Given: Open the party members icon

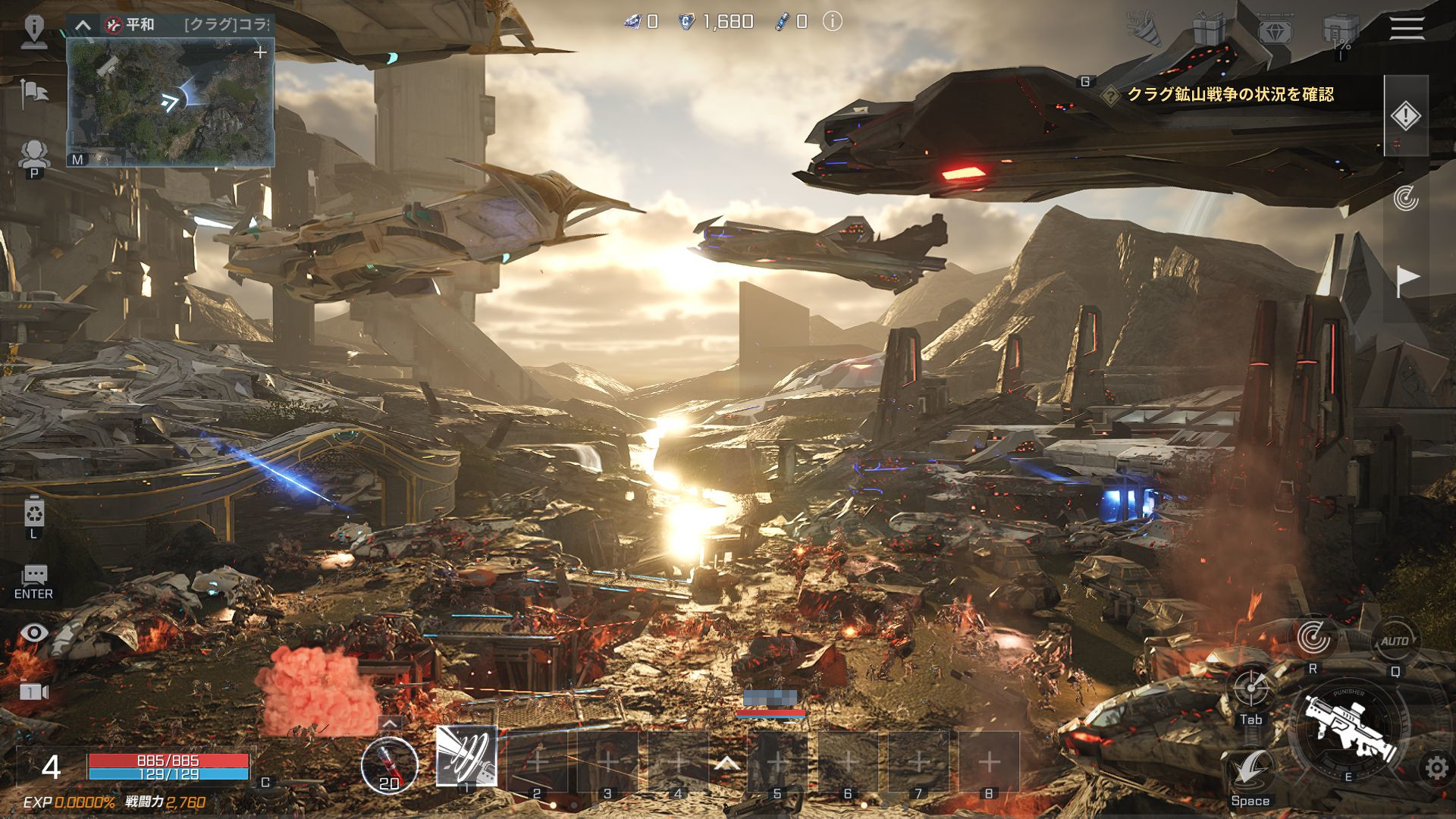Looking at the screenshot, I should click(34, 154).
